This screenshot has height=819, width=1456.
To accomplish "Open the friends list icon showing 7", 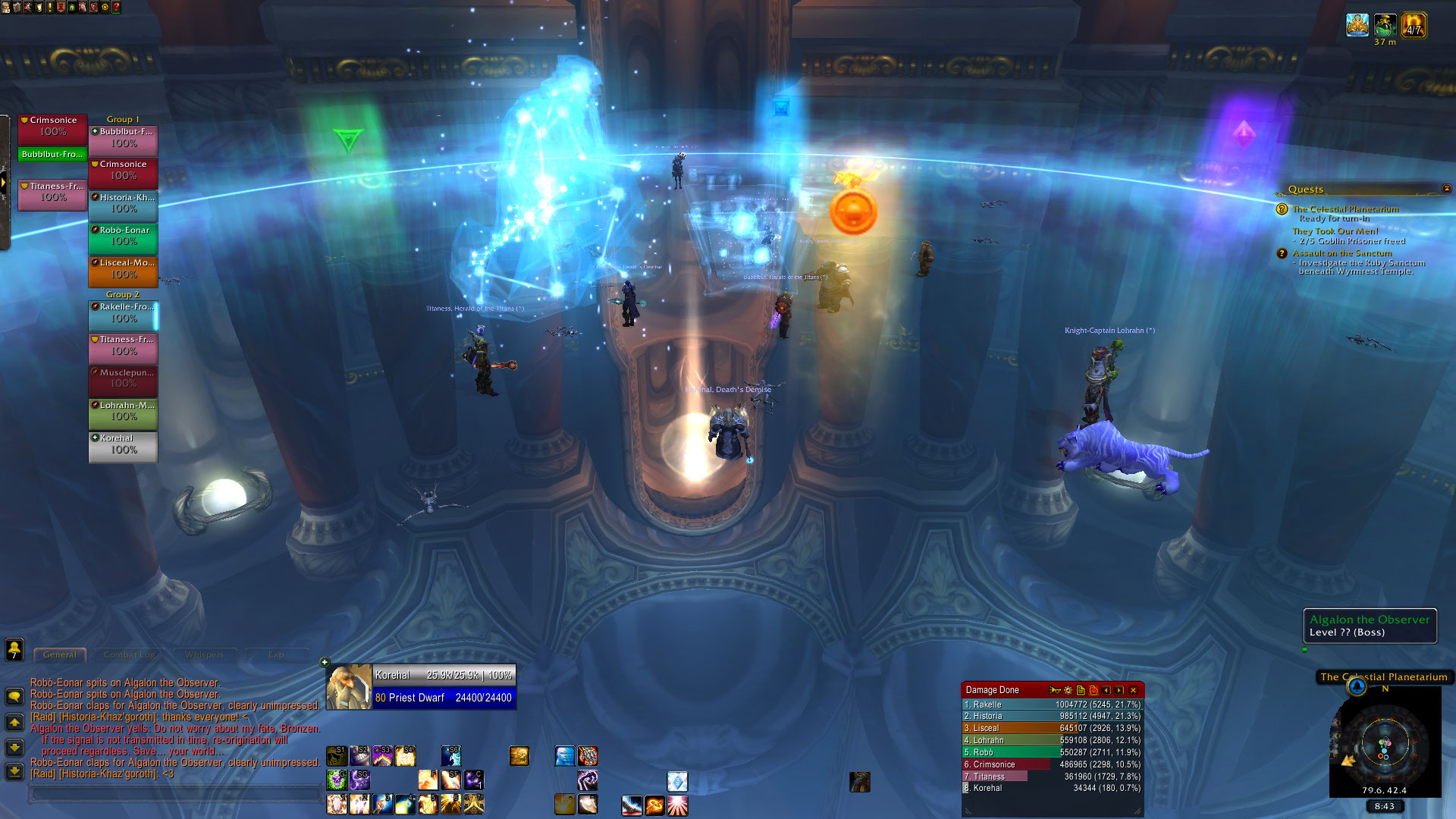I will point(14,649).
